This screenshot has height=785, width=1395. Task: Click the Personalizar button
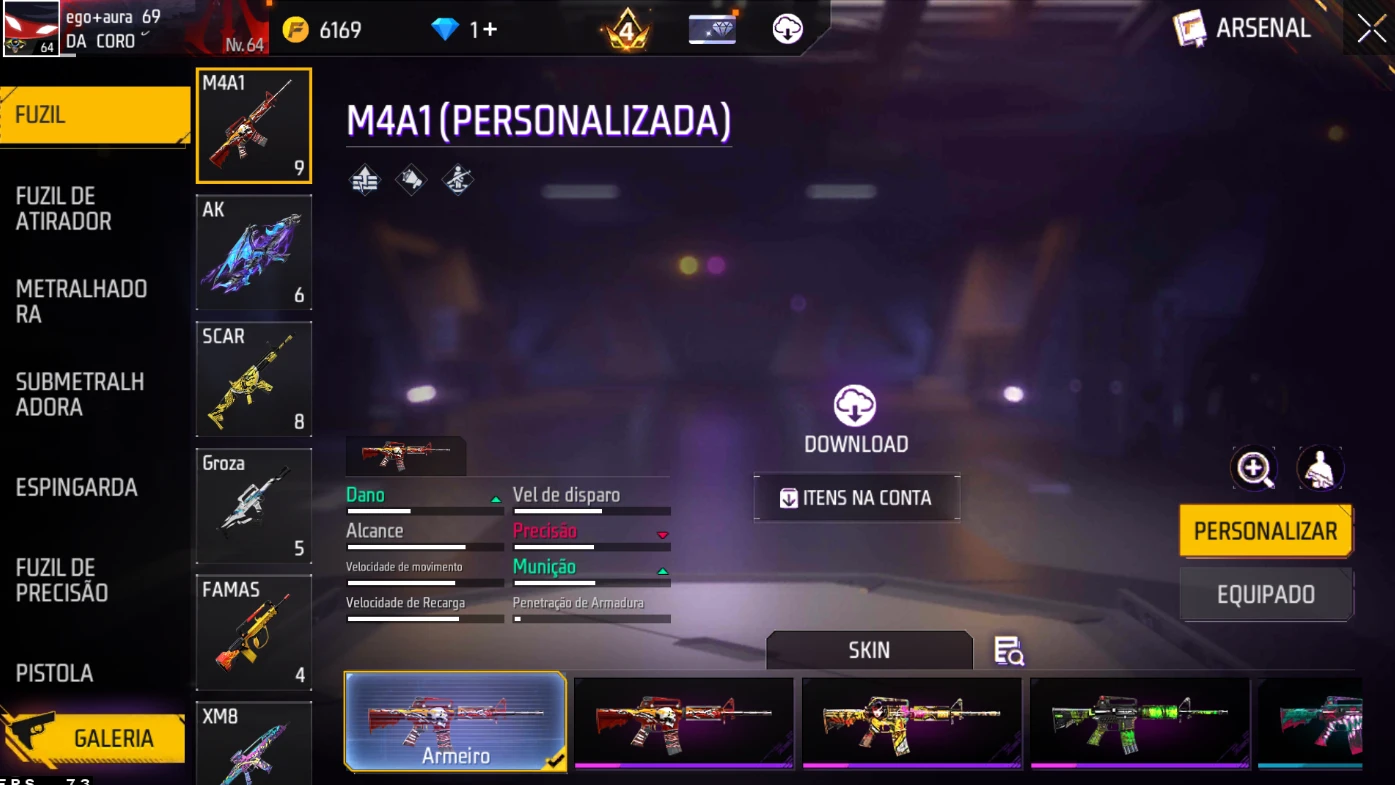[1265, 531]
